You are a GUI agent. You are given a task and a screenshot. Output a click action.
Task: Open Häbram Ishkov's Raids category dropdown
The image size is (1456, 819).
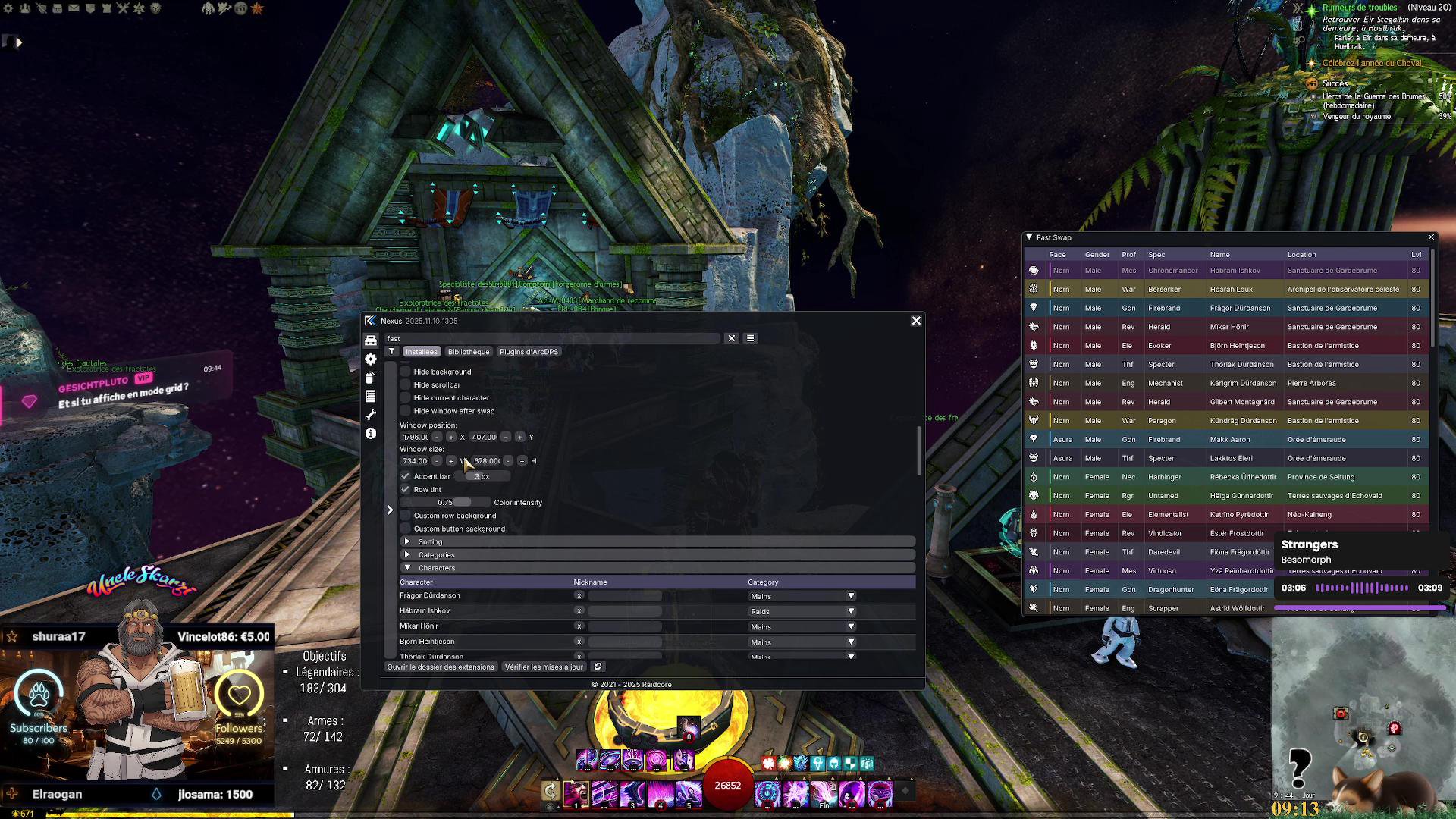tap(850, 611)
